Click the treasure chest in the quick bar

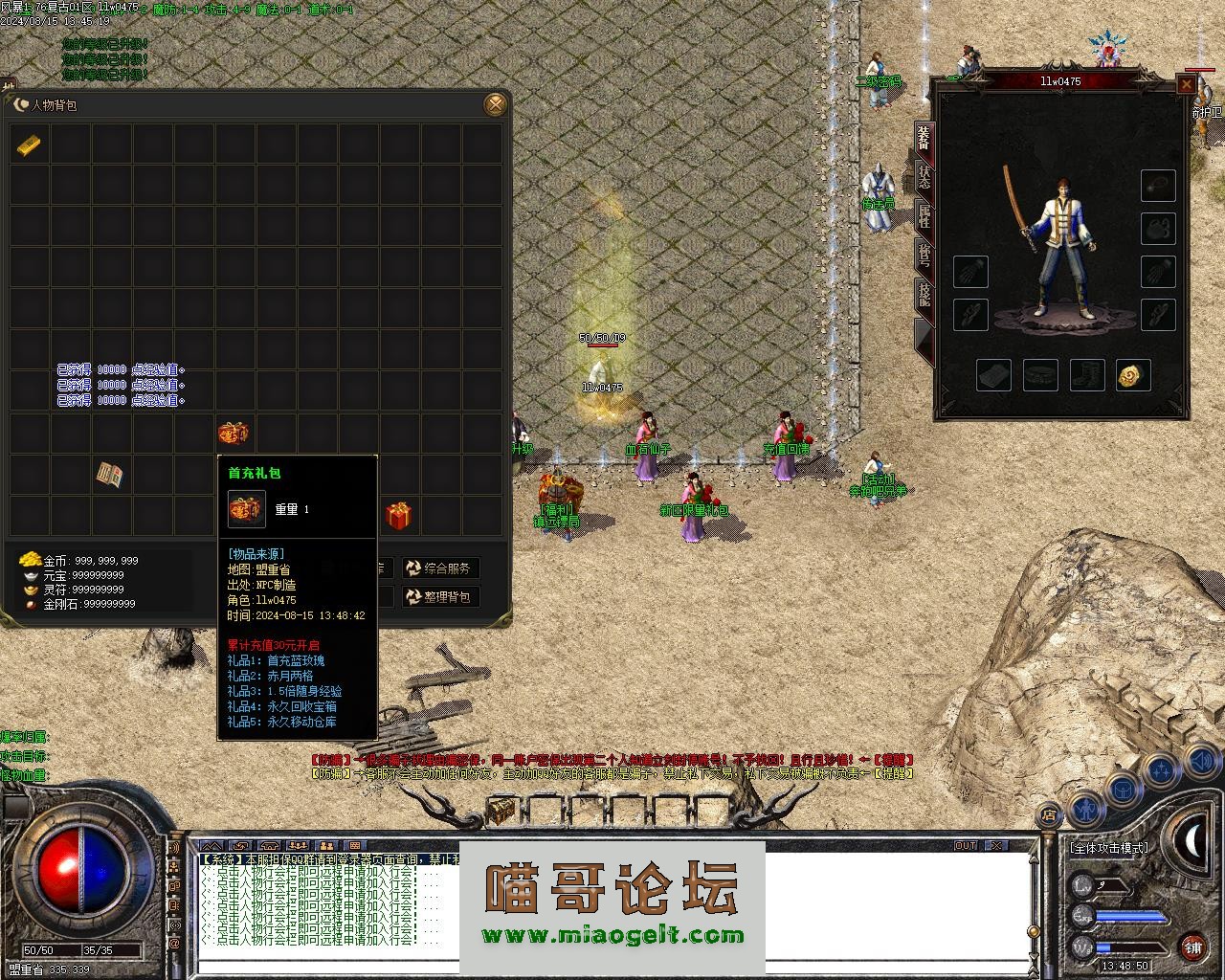[501, 812]
